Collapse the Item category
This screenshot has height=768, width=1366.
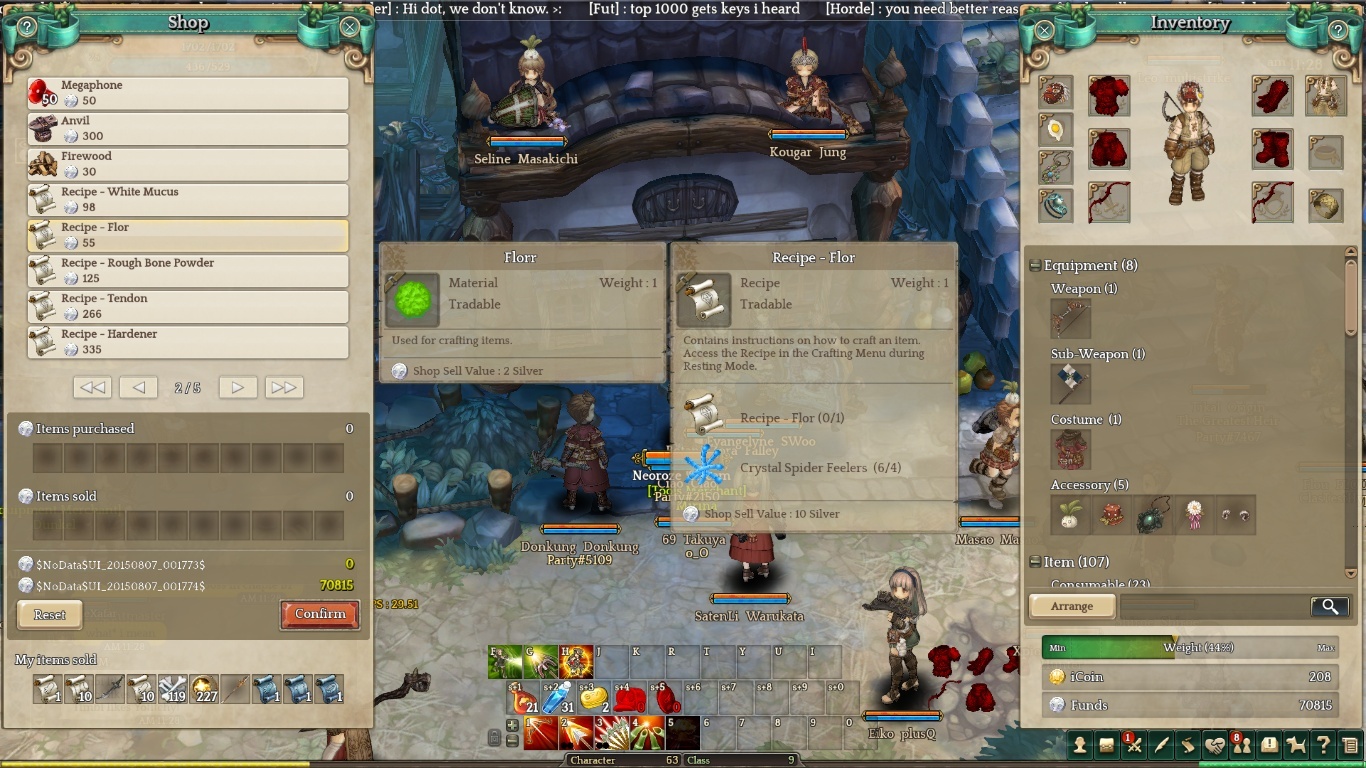click(1036, 562)
